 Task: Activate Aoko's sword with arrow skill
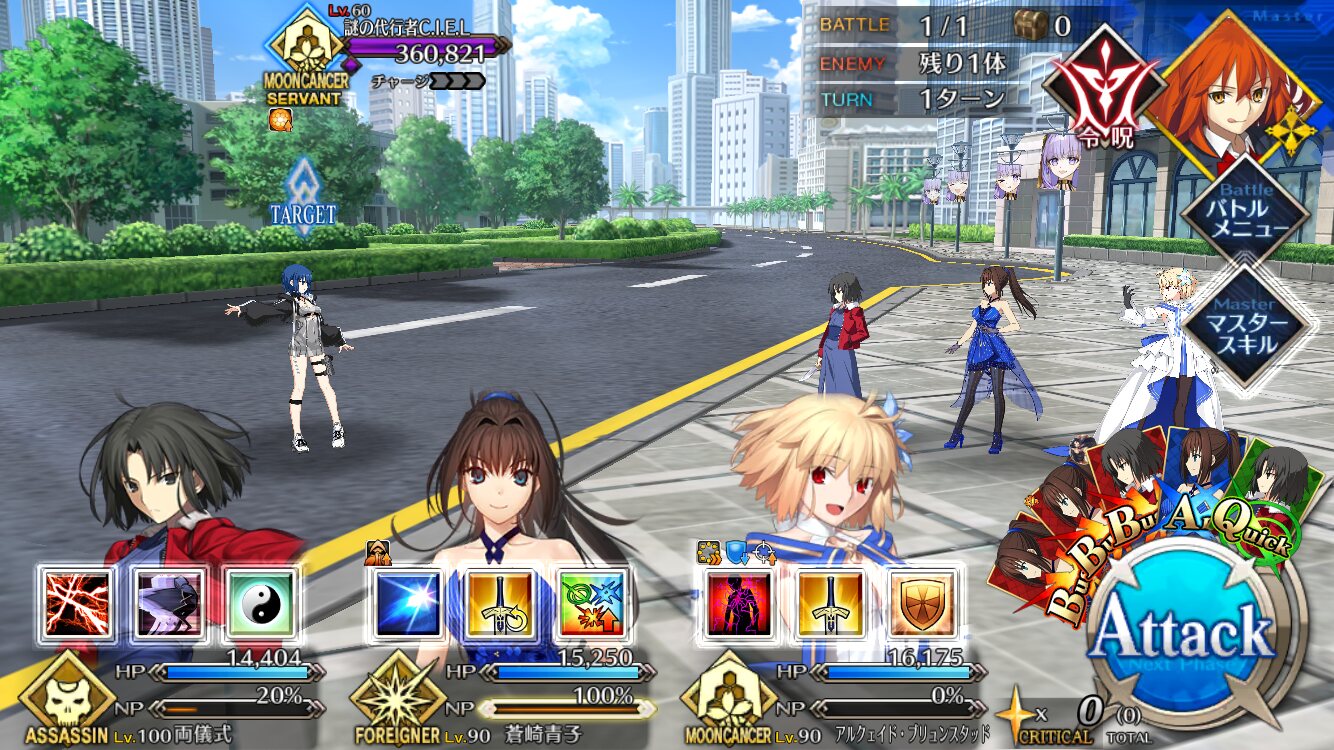click(500, 603)
